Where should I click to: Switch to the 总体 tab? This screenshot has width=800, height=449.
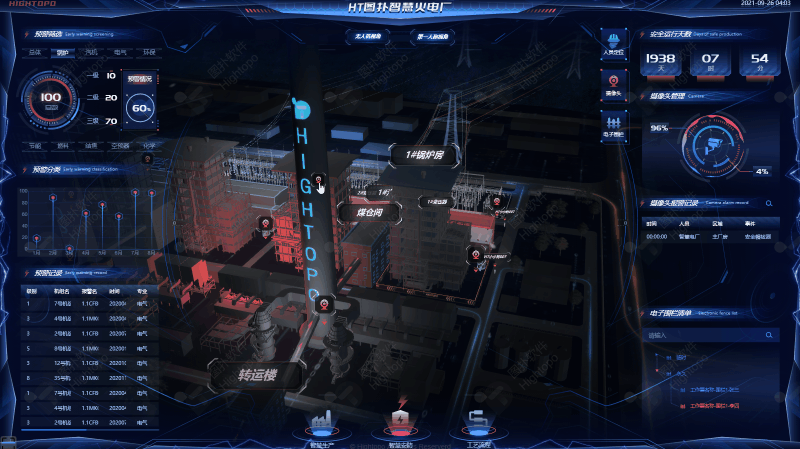tap(35, 50)
